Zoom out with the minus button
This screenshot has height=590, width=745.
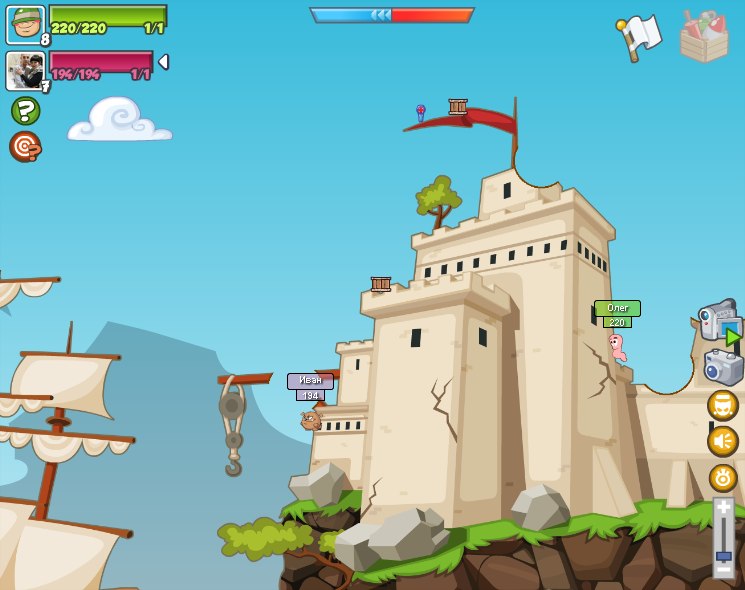pyautogui.click(x=723, y=570)
